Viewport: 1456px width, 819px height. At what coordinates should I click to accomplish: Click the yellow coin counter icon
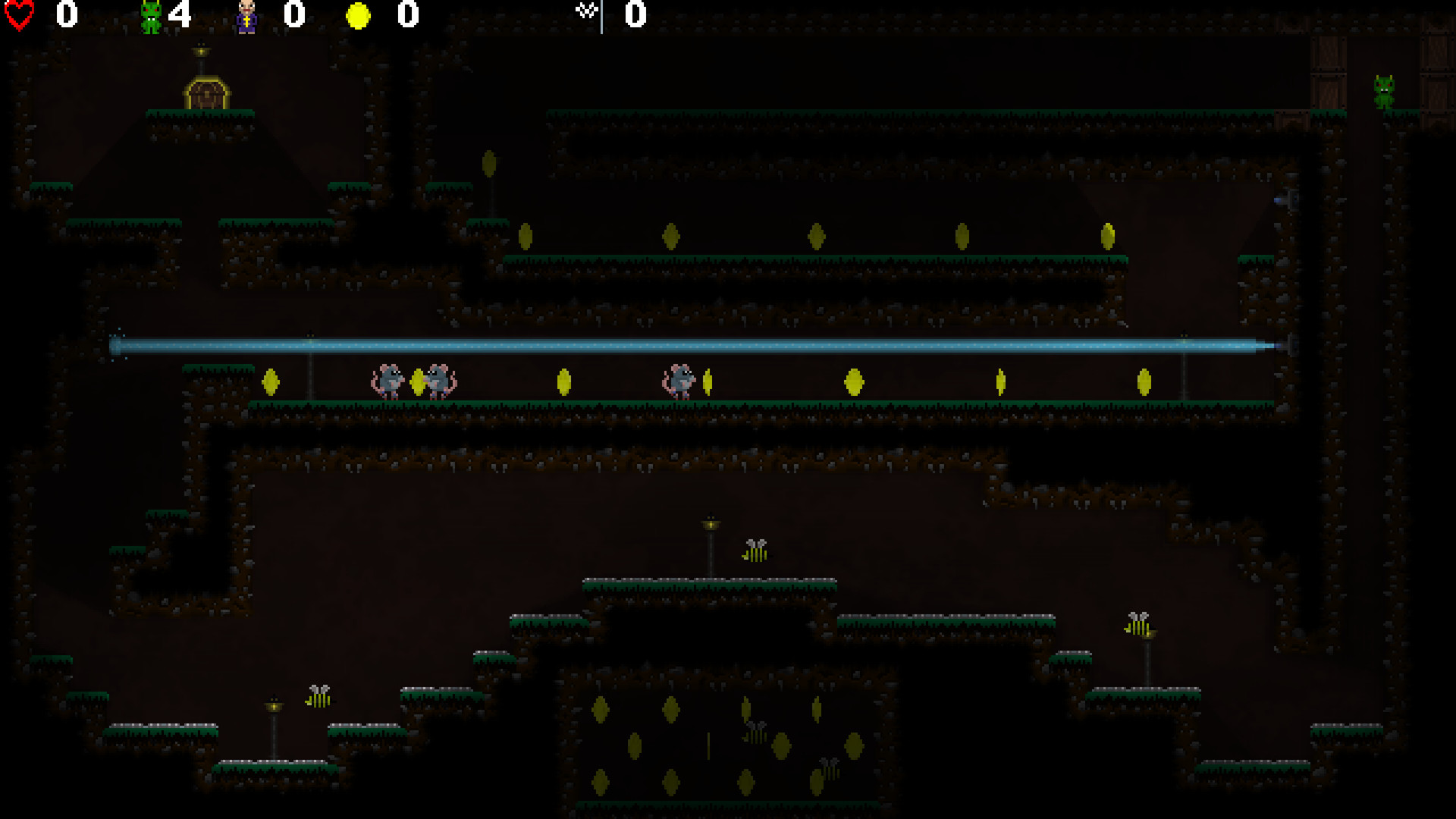pyautogui.click(x=357, y=15)
